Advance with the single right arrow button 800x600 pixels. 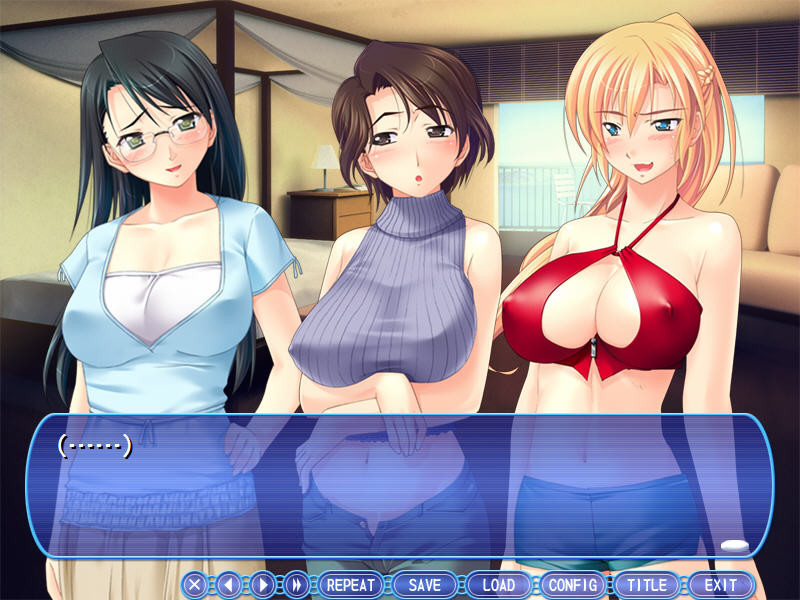click(x=262, y=585)
